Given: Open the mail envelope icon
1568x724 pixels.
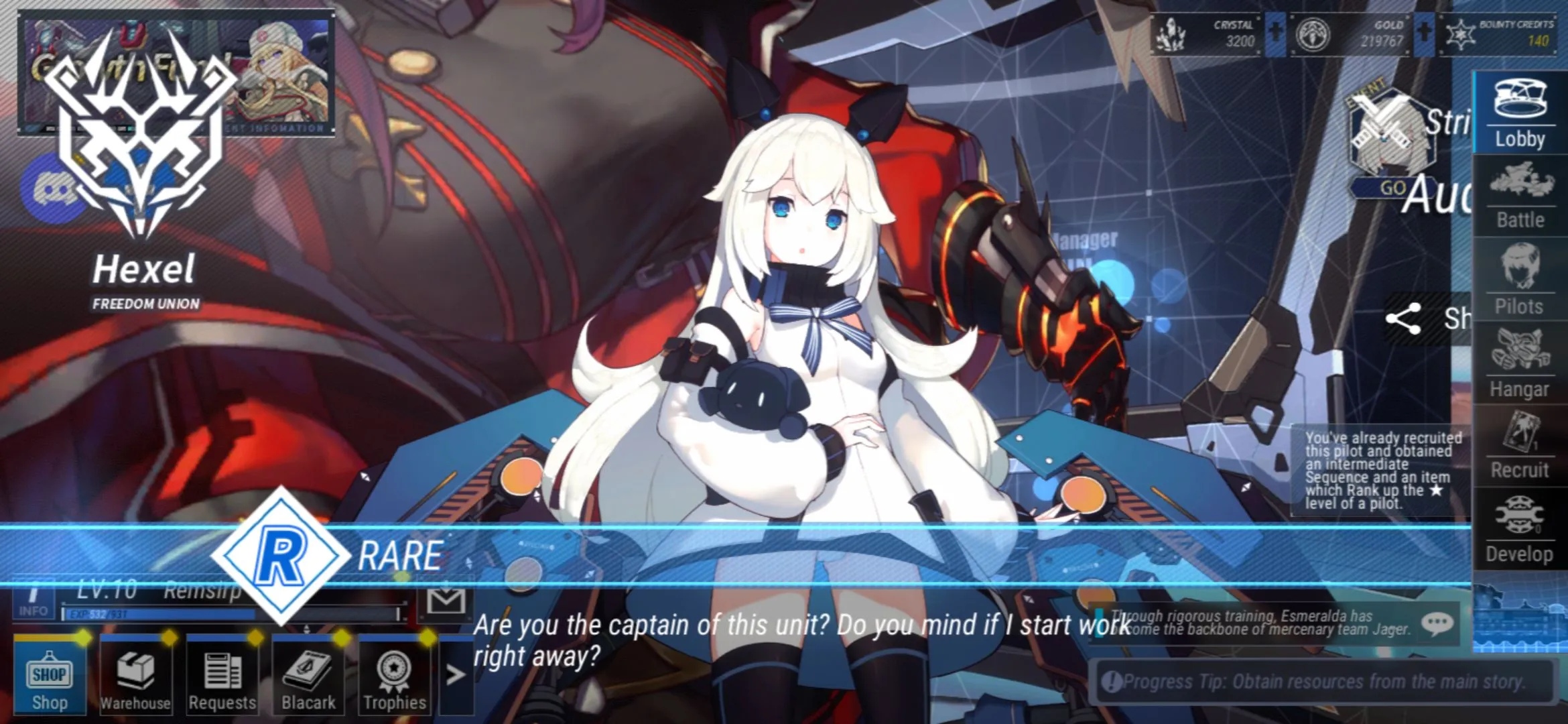Looking at the screenshot, I should 446,601.
